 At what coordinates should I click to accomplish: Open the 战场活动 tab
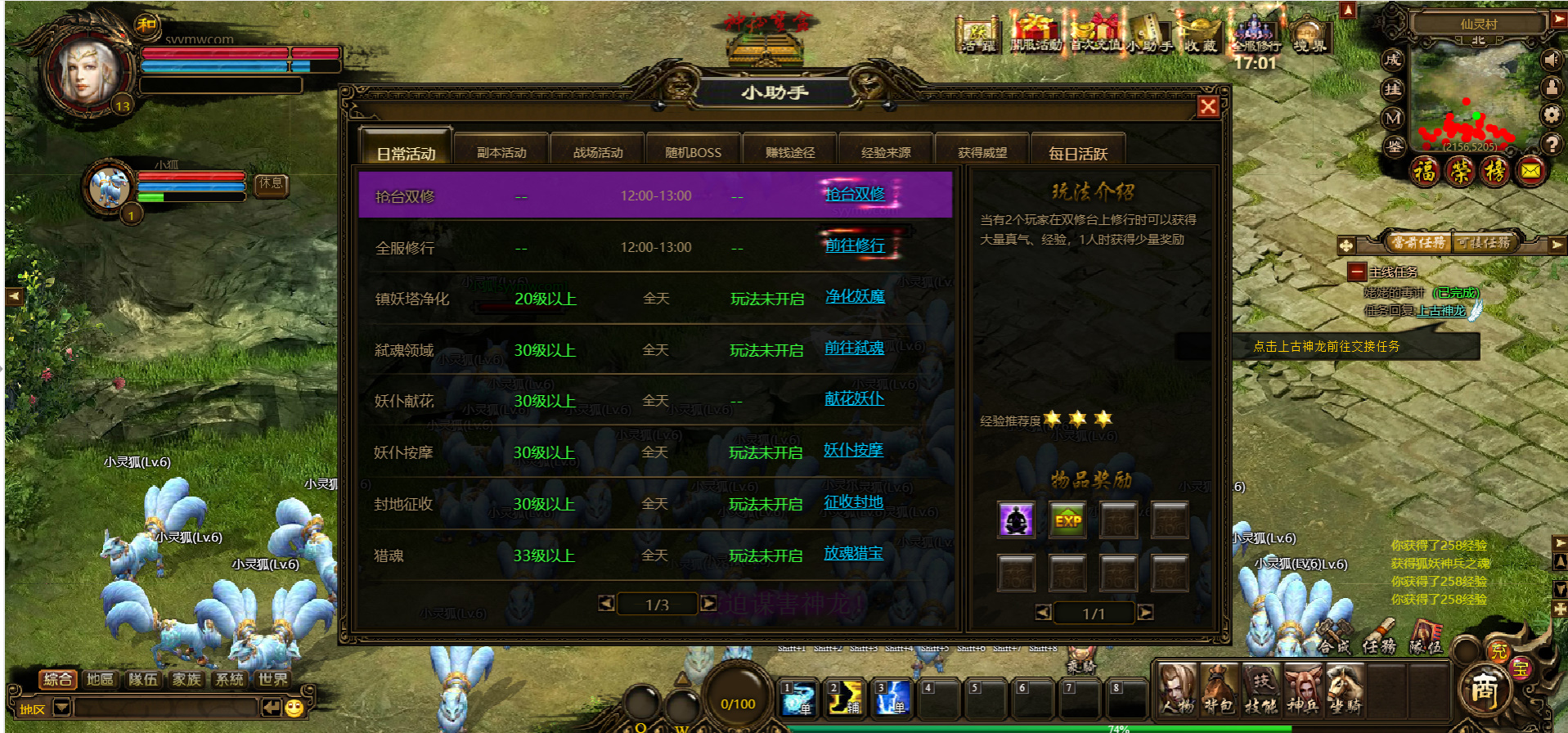[598, 152]
